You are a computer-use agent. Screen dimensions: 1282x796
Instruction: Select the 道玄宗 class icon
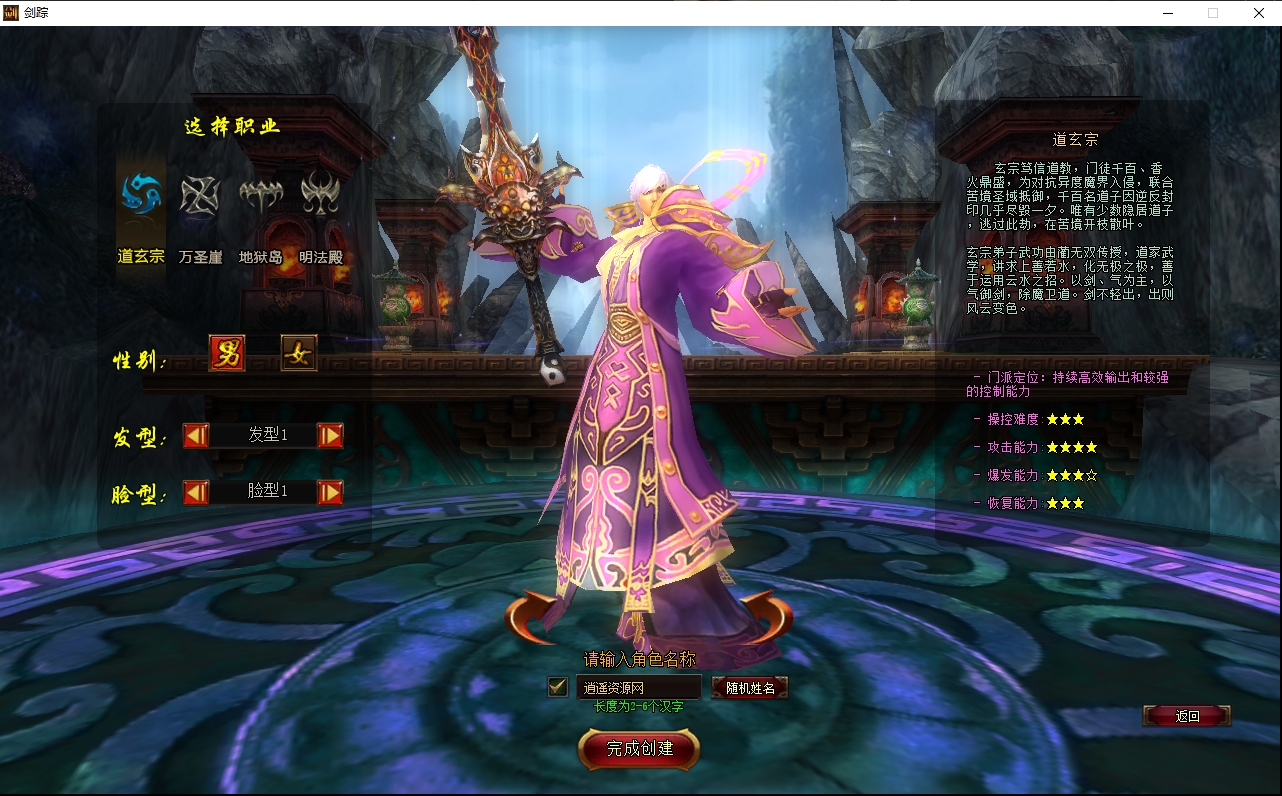(x=141, y=195)
